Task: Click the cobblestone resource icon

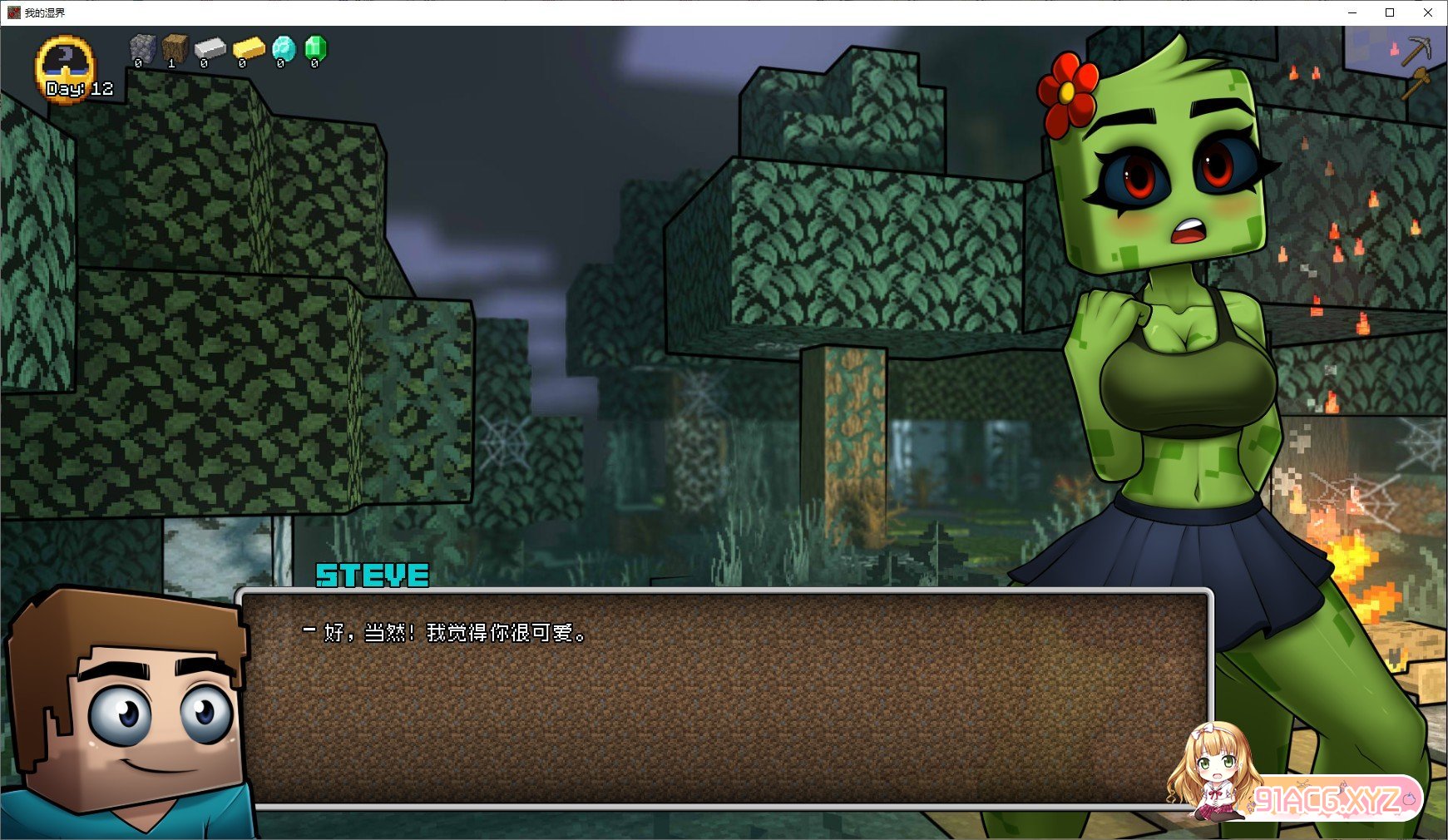Action: pos(142,48)
